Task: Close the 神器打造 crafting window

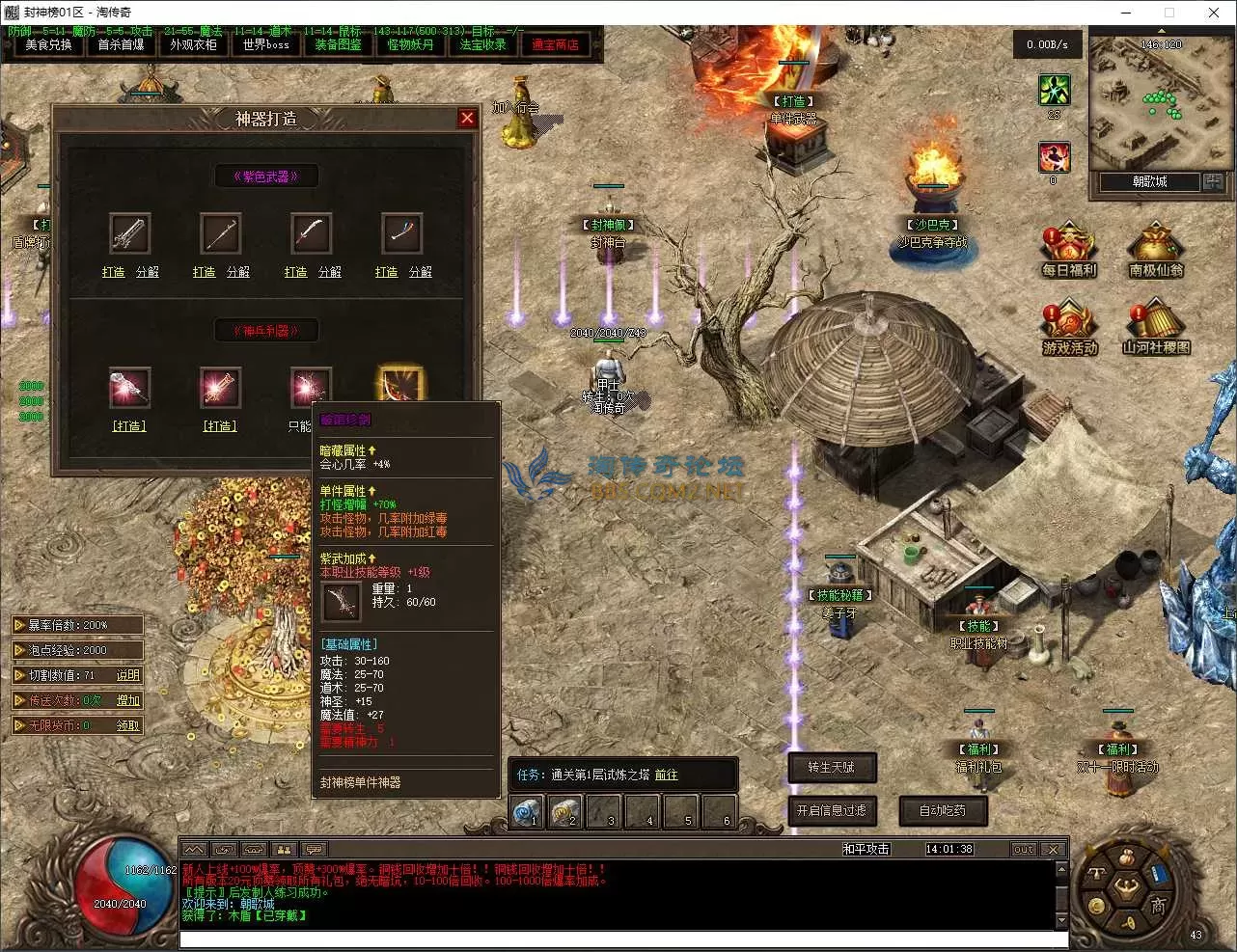Action: [468, 118]
